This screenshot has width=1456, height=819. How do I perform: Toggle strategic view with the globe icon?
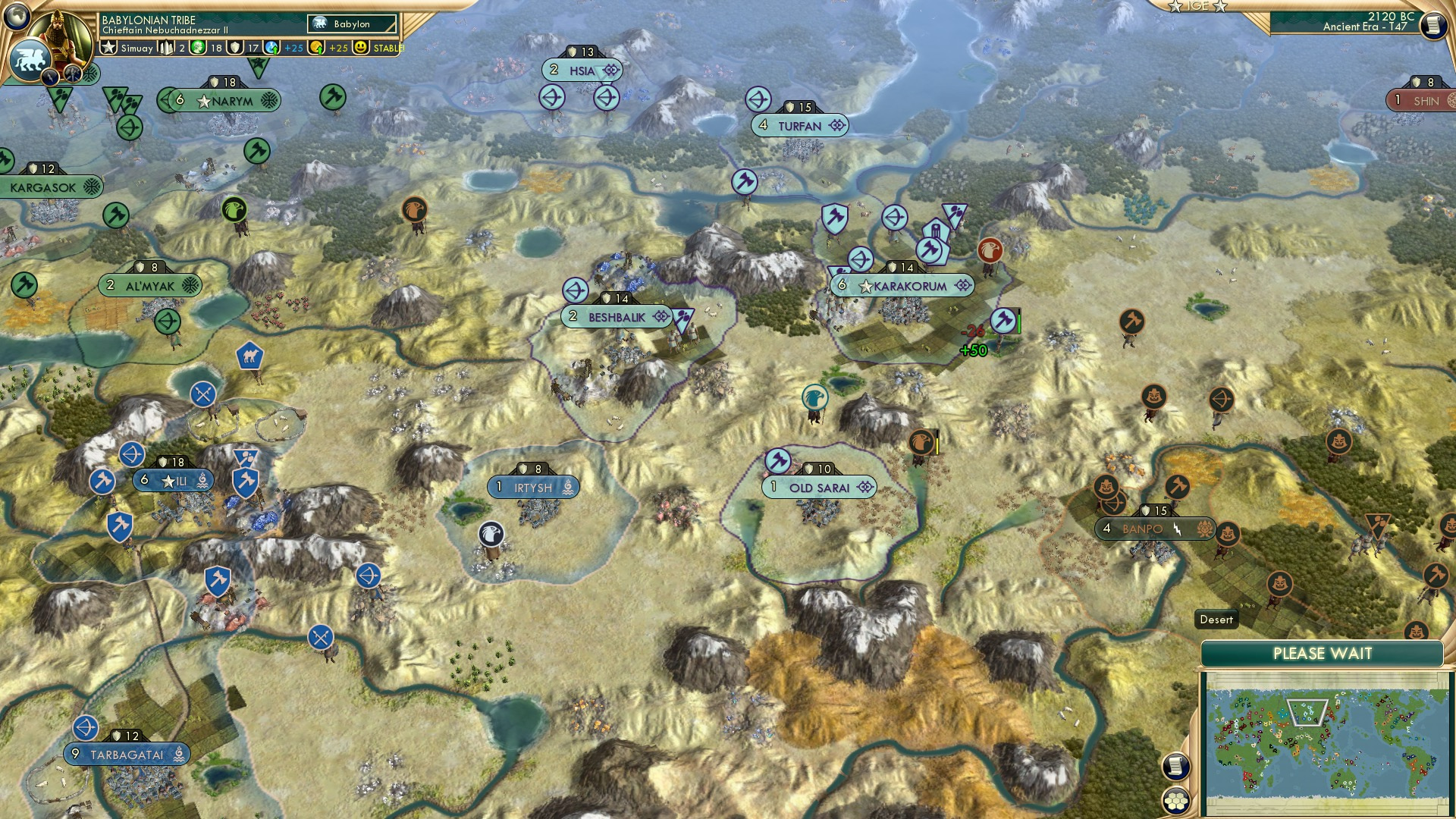tap(18, 17)
